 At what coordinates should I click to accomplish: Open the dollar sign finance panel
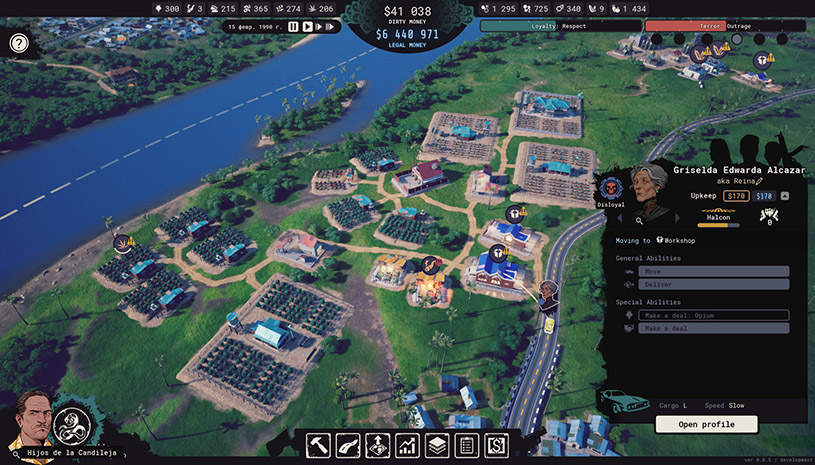(495, 445)
